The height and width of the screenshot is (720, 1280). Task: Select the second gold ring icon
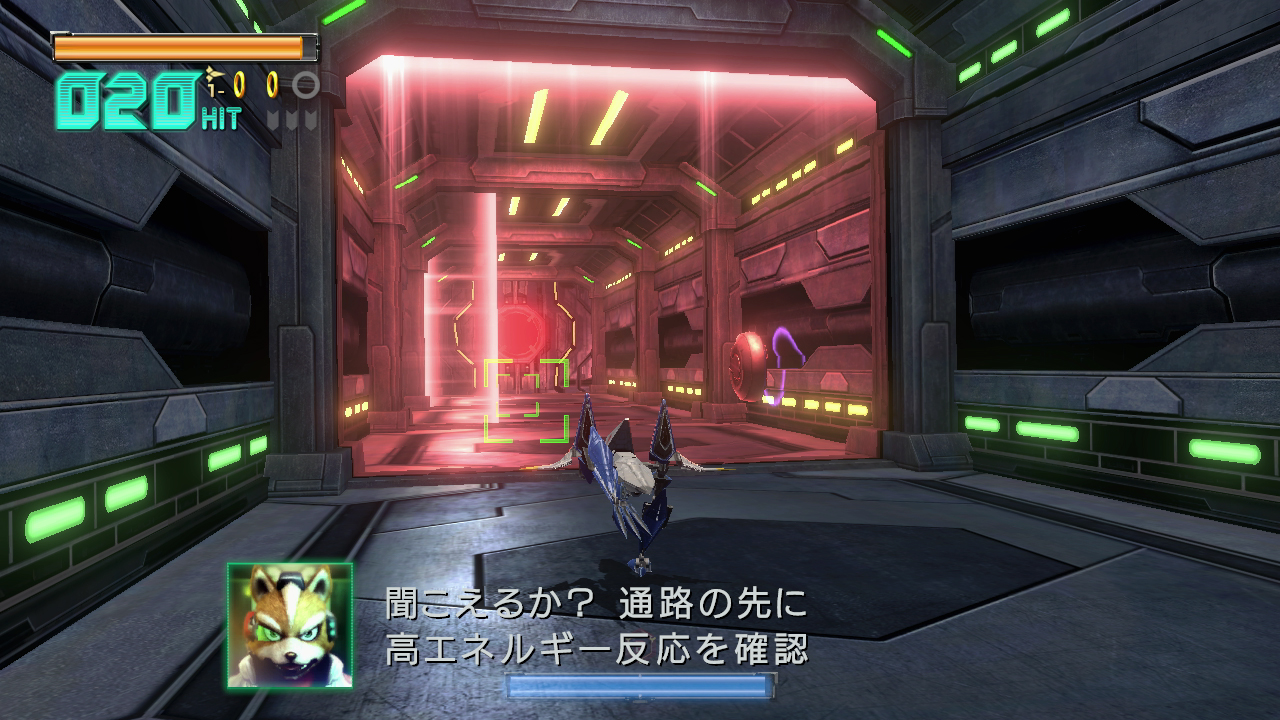(272, 86)
